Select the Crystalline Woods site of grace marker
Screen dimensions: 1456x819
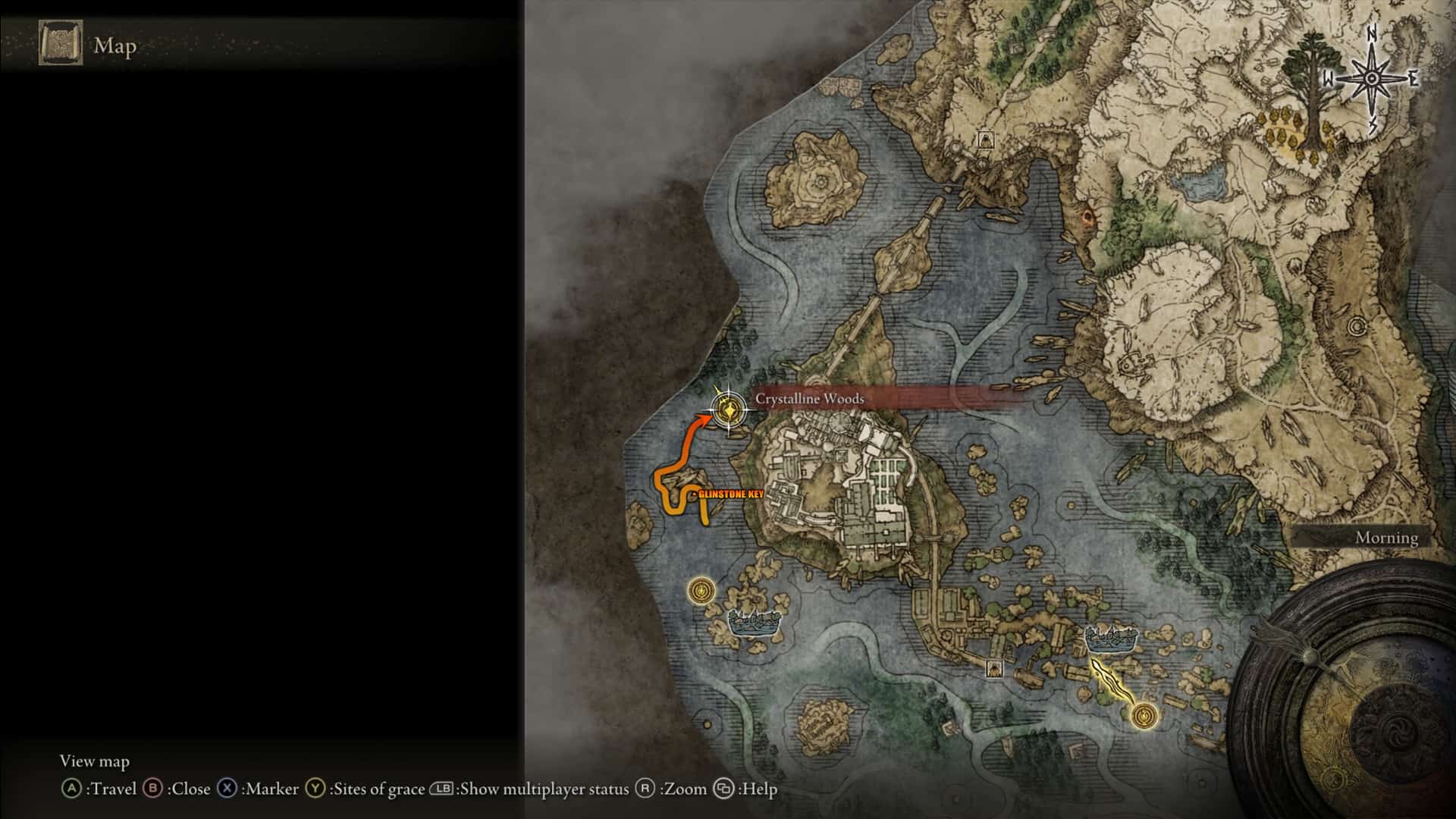(x=729, y=412)
